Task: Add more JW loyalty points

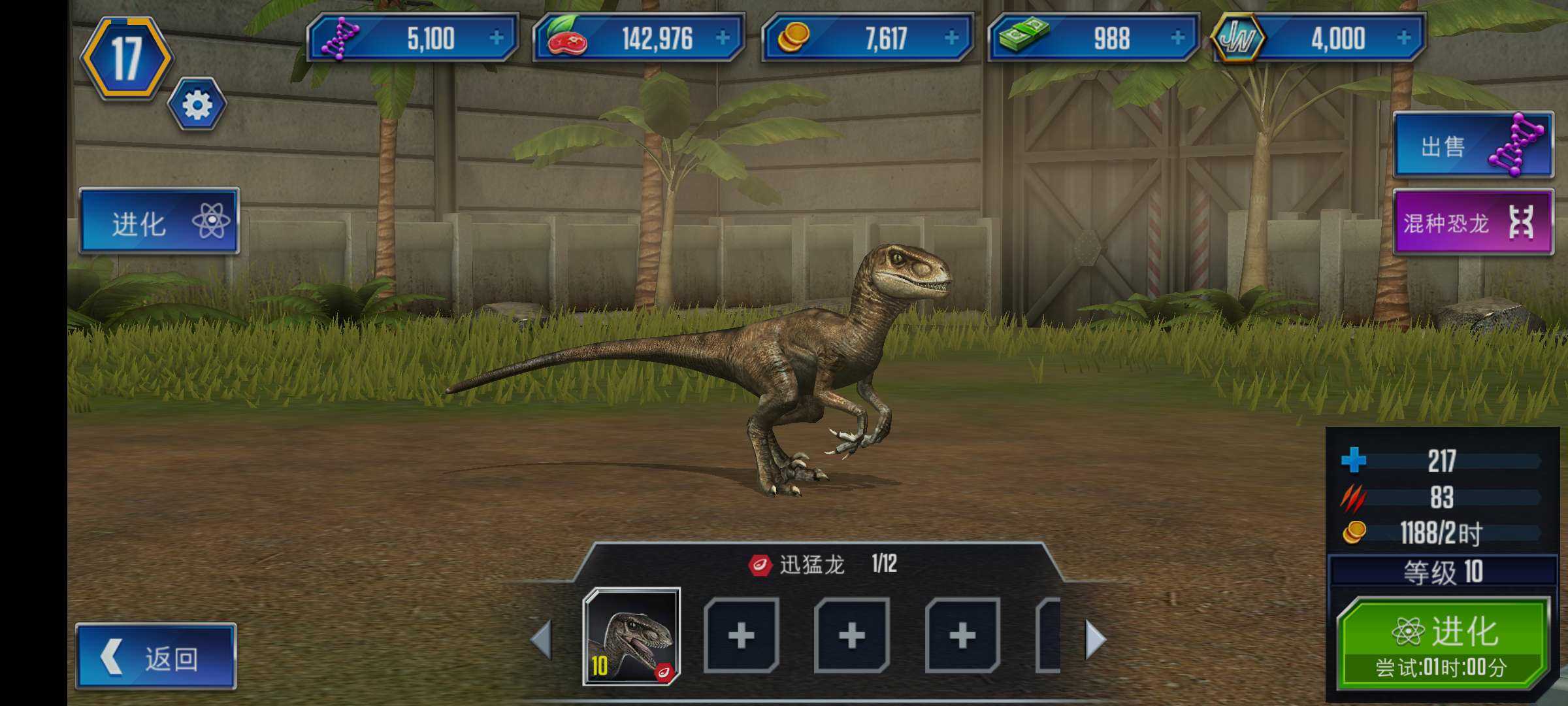Action: click(1403, 38)
